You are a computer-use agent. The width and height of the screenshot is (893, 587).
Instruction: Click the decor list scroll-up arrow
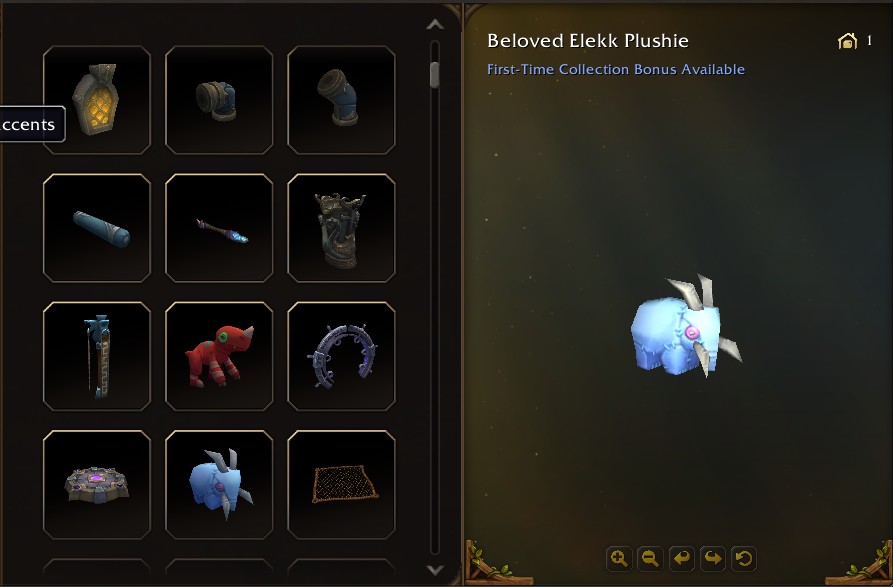[x=435, y=25]
